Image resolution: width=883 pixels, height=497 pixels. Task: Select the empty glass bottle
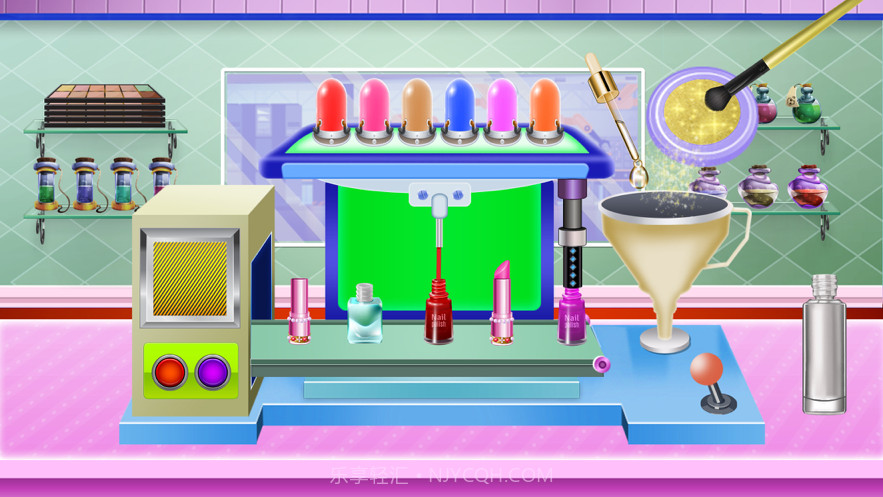tap(824, 345)
